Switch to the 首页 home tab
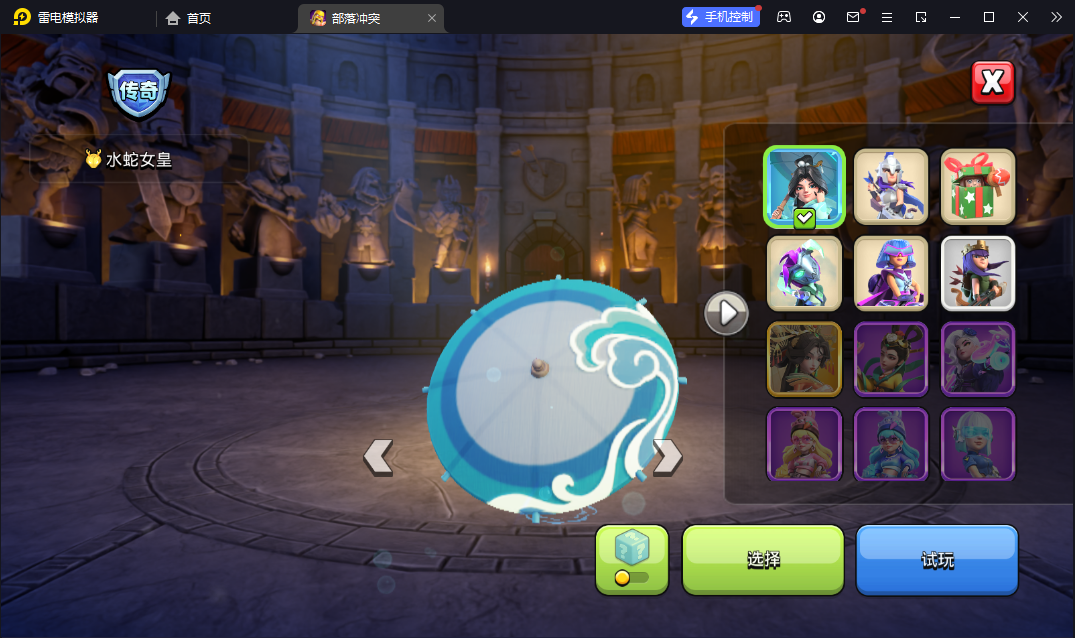This screenshot has height=638, width=1075. pyautogui.click(x=189, y=17)
